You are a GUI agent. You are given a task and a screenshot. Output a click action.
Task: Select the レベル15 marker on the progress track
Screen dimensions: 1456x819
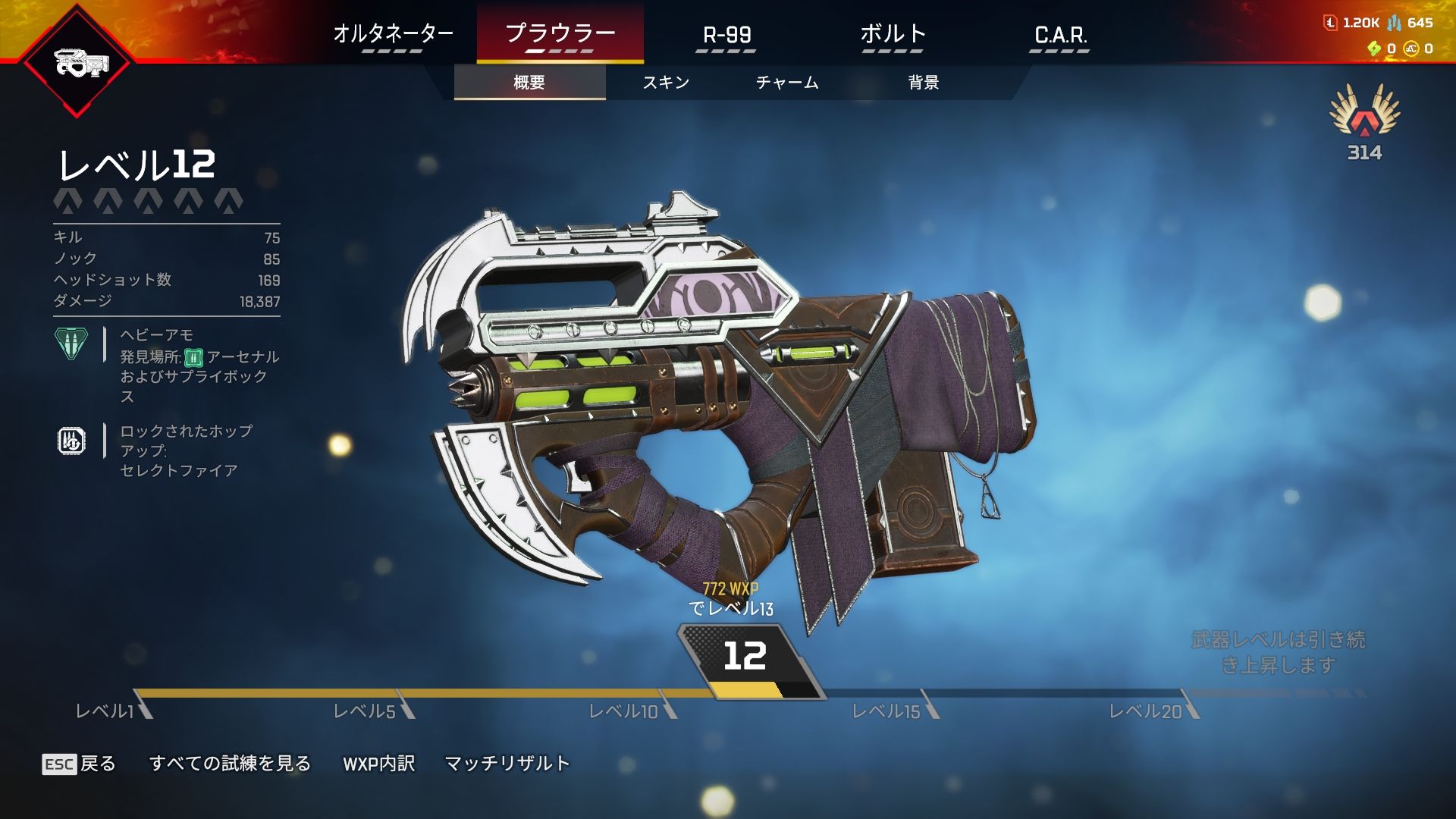[x=886, y=711]
